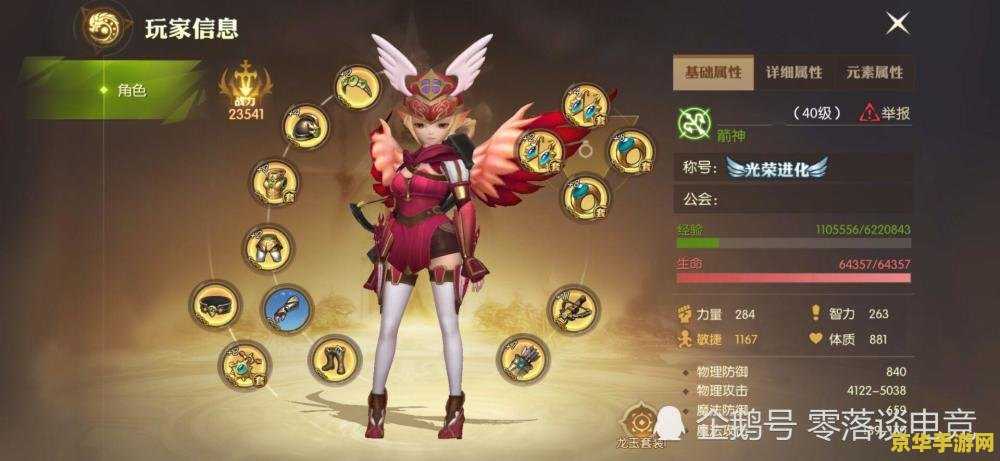The width and height of the screenshot is (1000, 461).
Task: Show the 元素属性 tab
Action: click(x=875, y=73)
